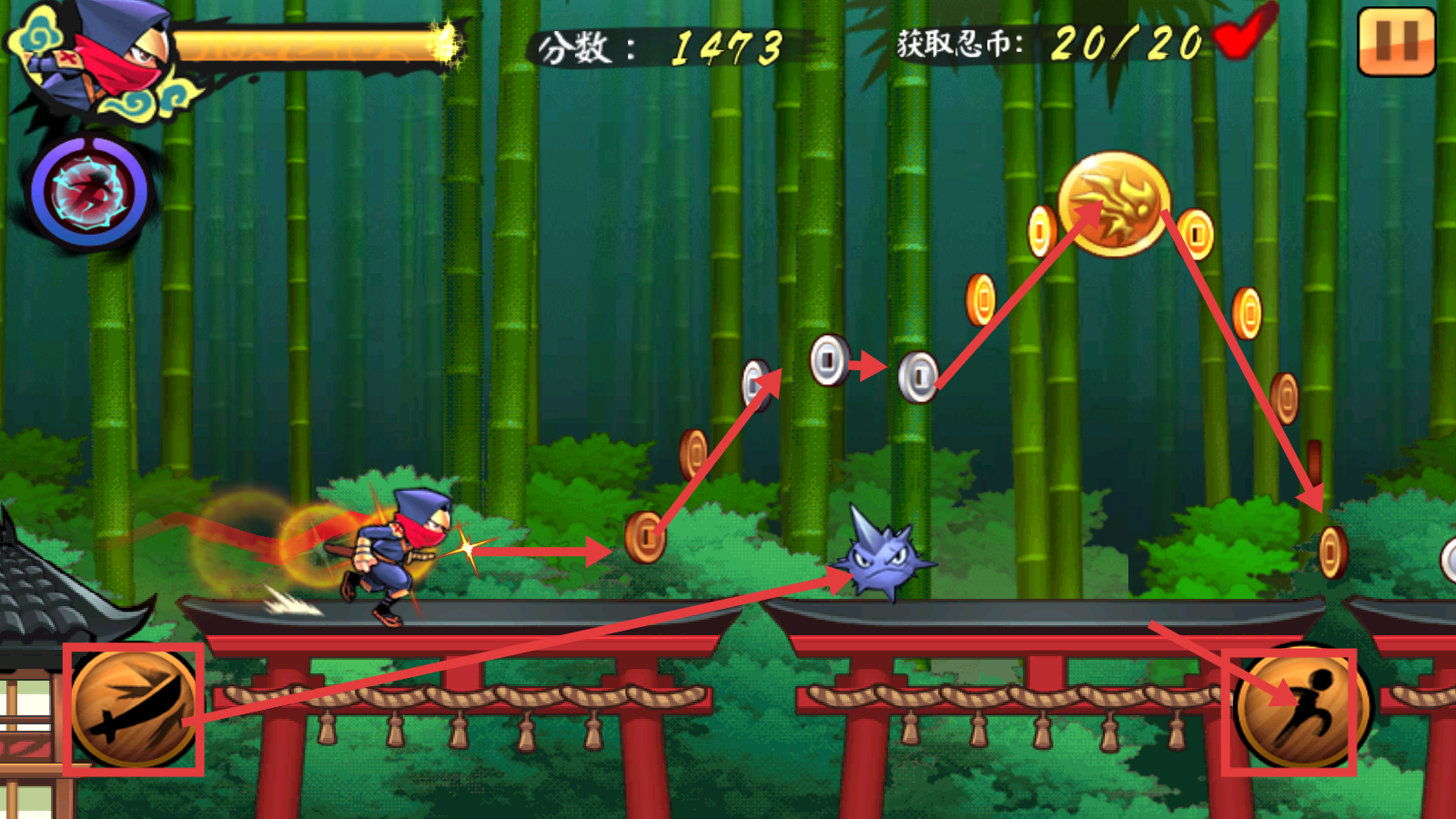Screen dimensions: 1456x819
Task: Pause the game with the orange button
Action: [1396, 42]
